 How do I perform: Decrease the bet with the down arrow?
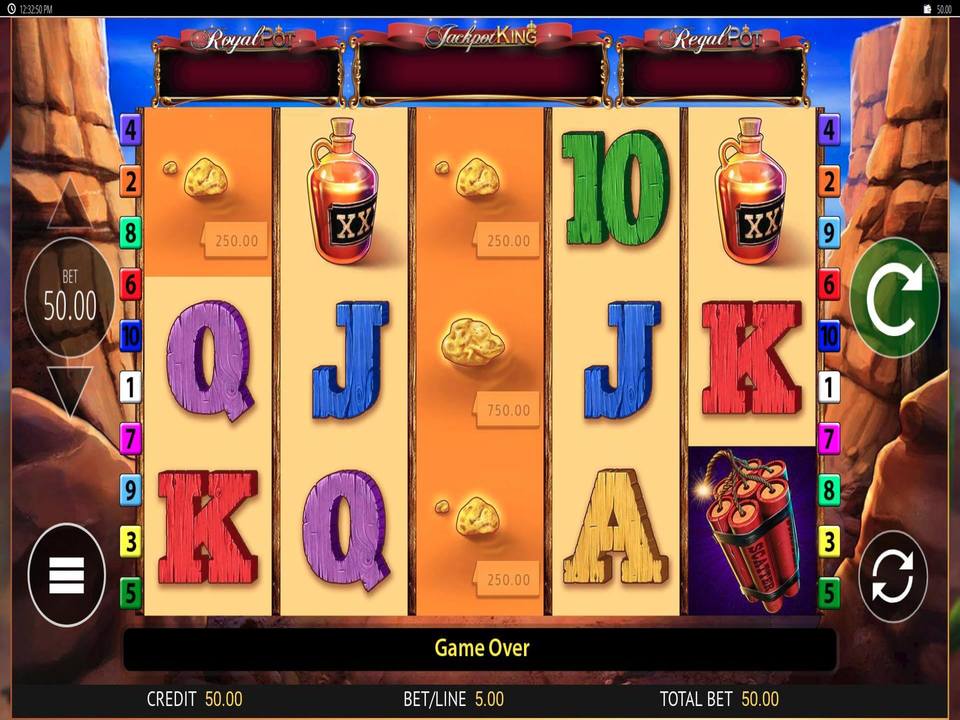pos(70,390)
